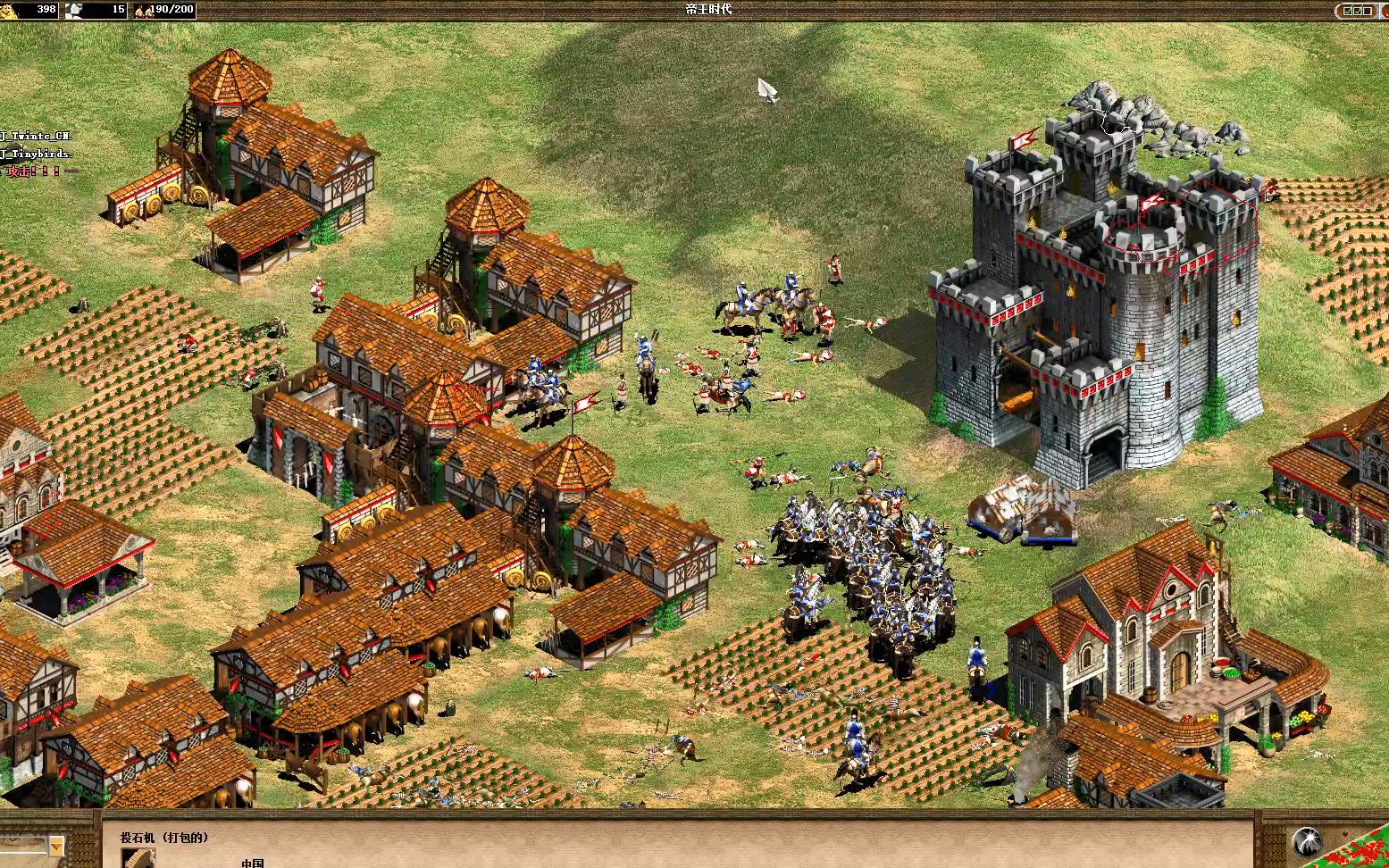
Task: Click the flare signal button beside minimap
Action: 1307,841
